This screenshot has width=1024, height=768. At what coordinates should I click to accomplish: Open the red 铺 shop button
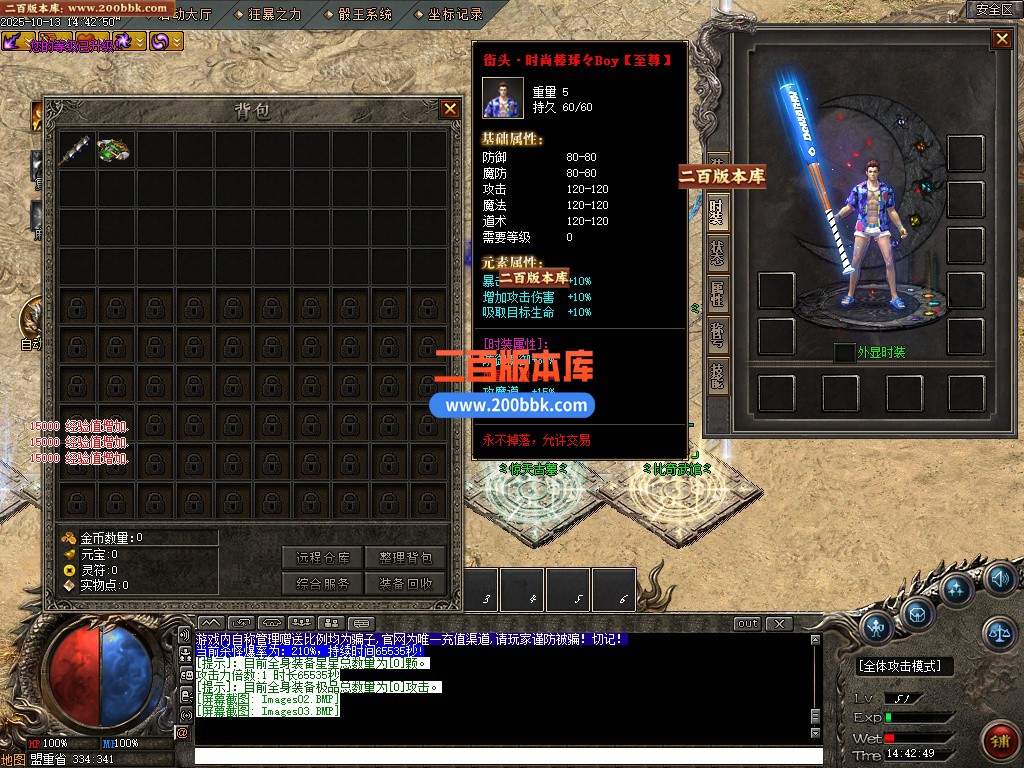(999, 740)
